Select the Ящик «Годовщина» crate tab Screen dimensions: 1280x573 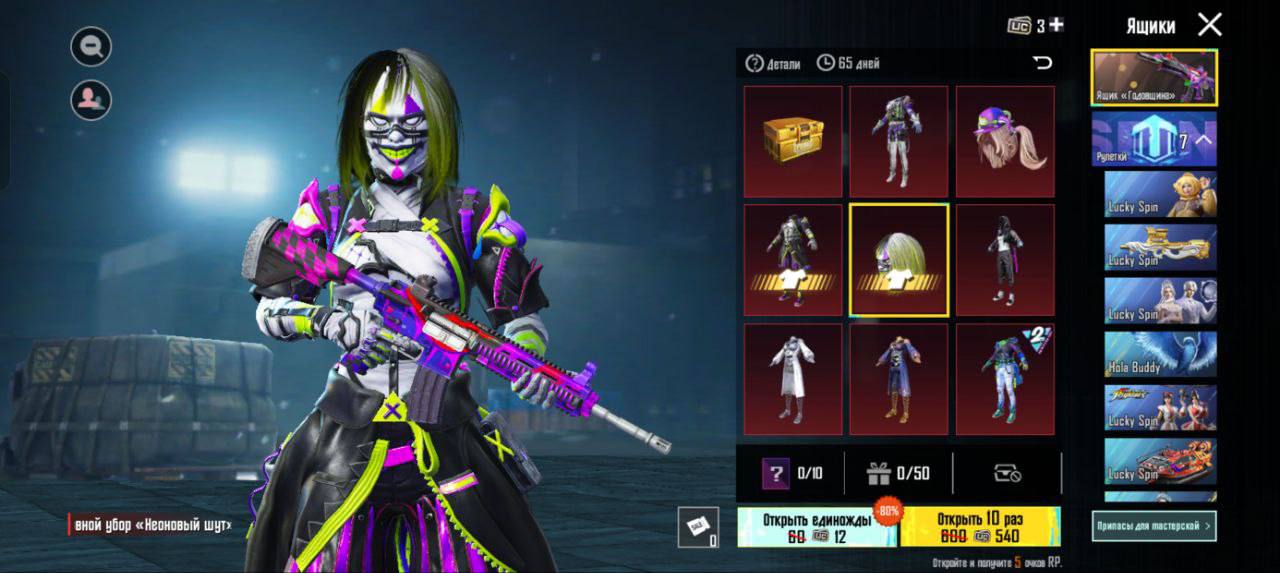click(1154, 78)
